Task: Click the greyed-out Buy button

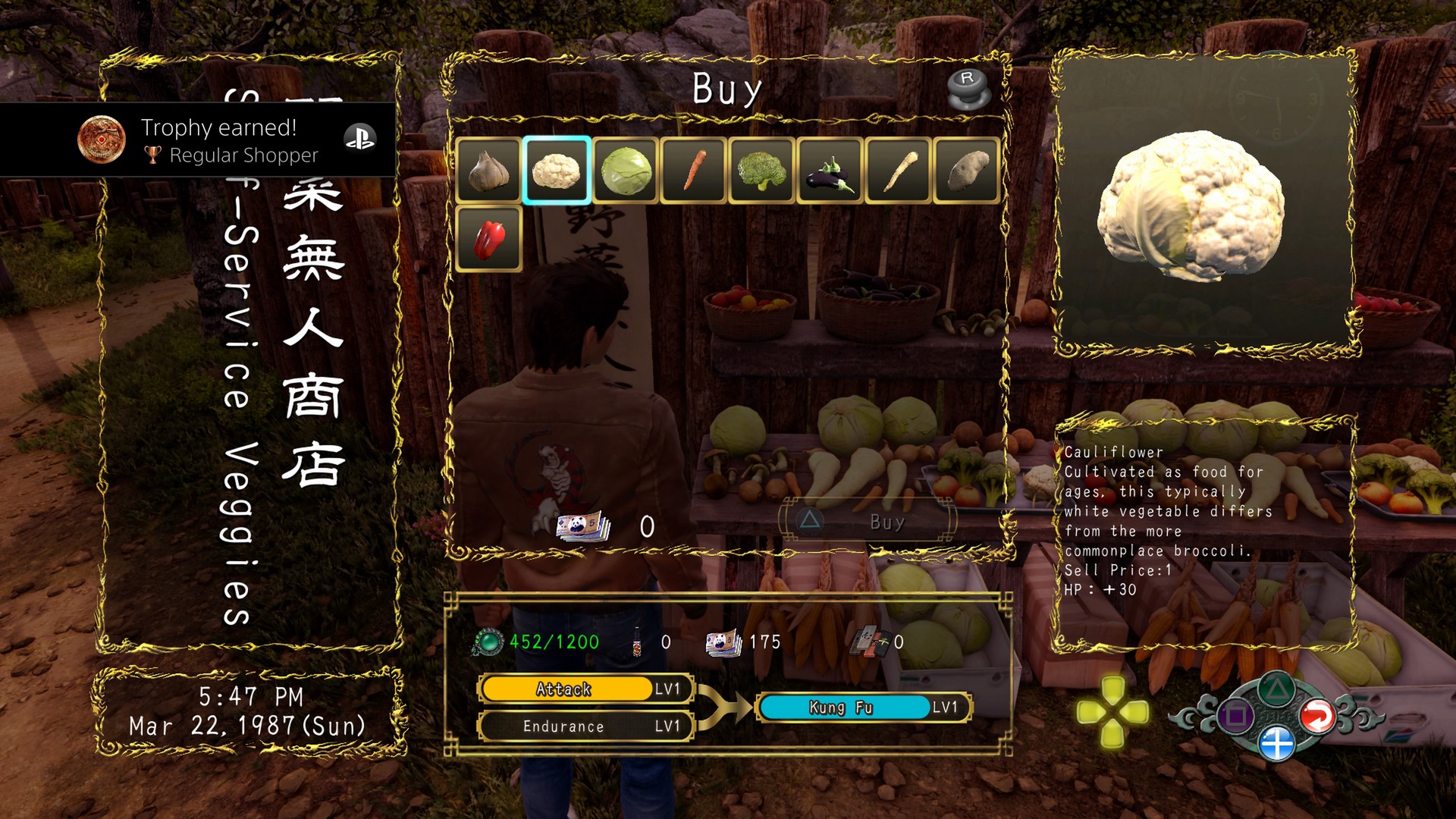Action: (x=868, y=522)
